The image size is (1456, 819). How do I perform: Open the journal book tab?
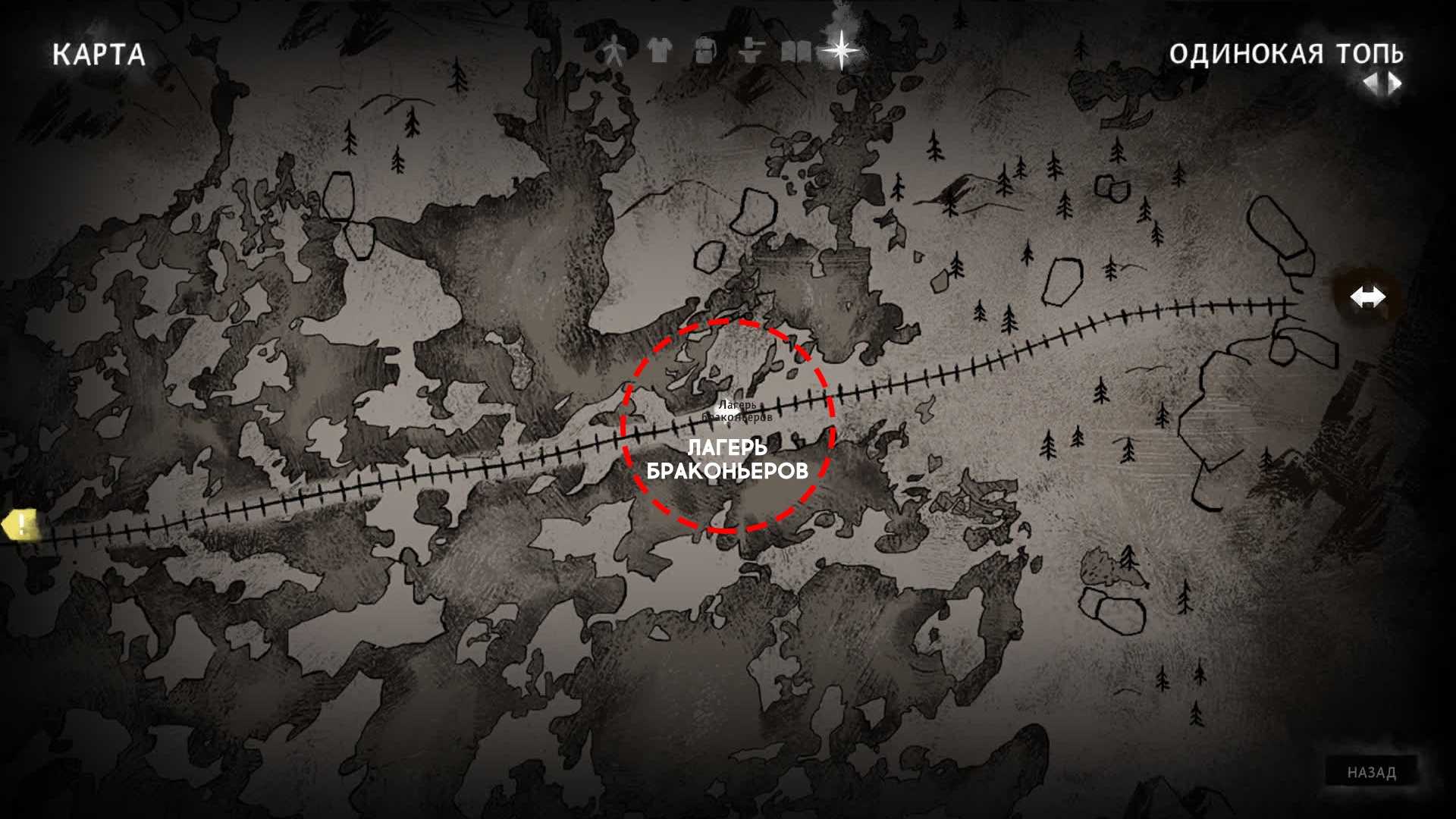coord(794,52)
